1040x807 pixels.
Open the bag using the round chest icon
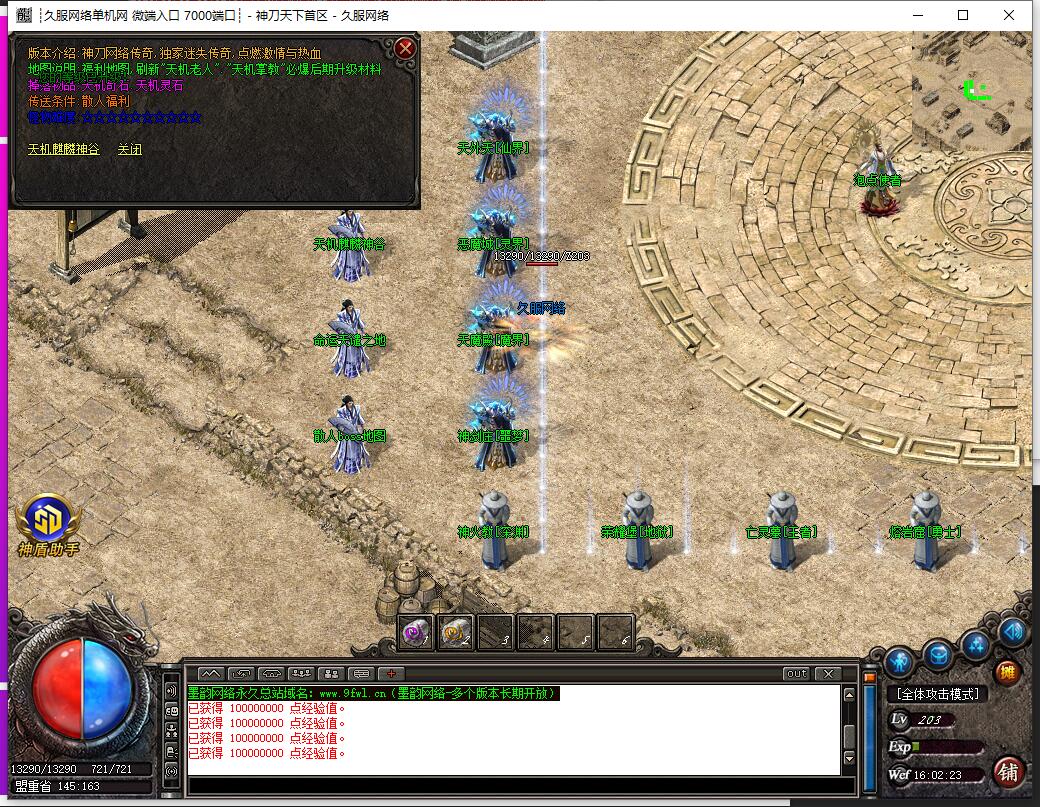click(938, 656)
